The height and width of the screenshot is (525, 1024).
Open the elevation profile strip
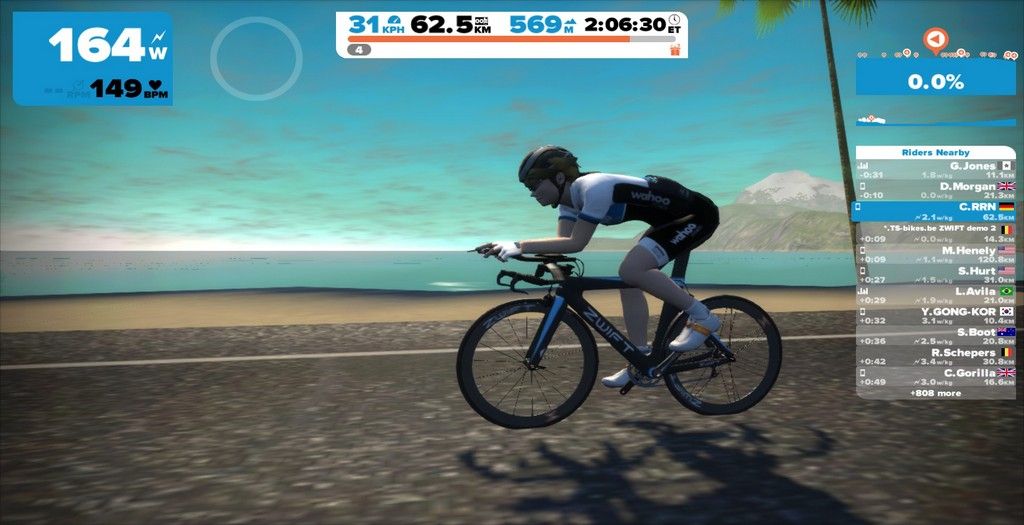point(935,120)
